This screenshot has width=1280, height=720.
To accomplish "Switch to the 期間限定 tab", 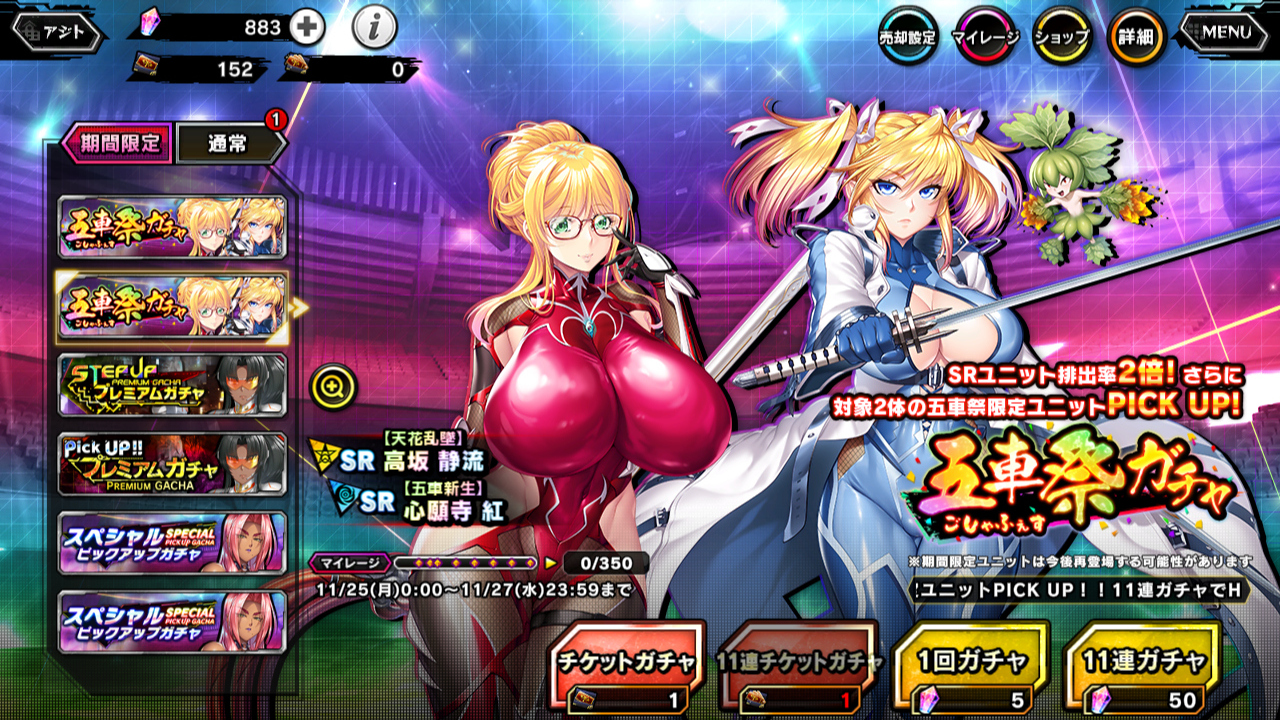I will point(117,143).
